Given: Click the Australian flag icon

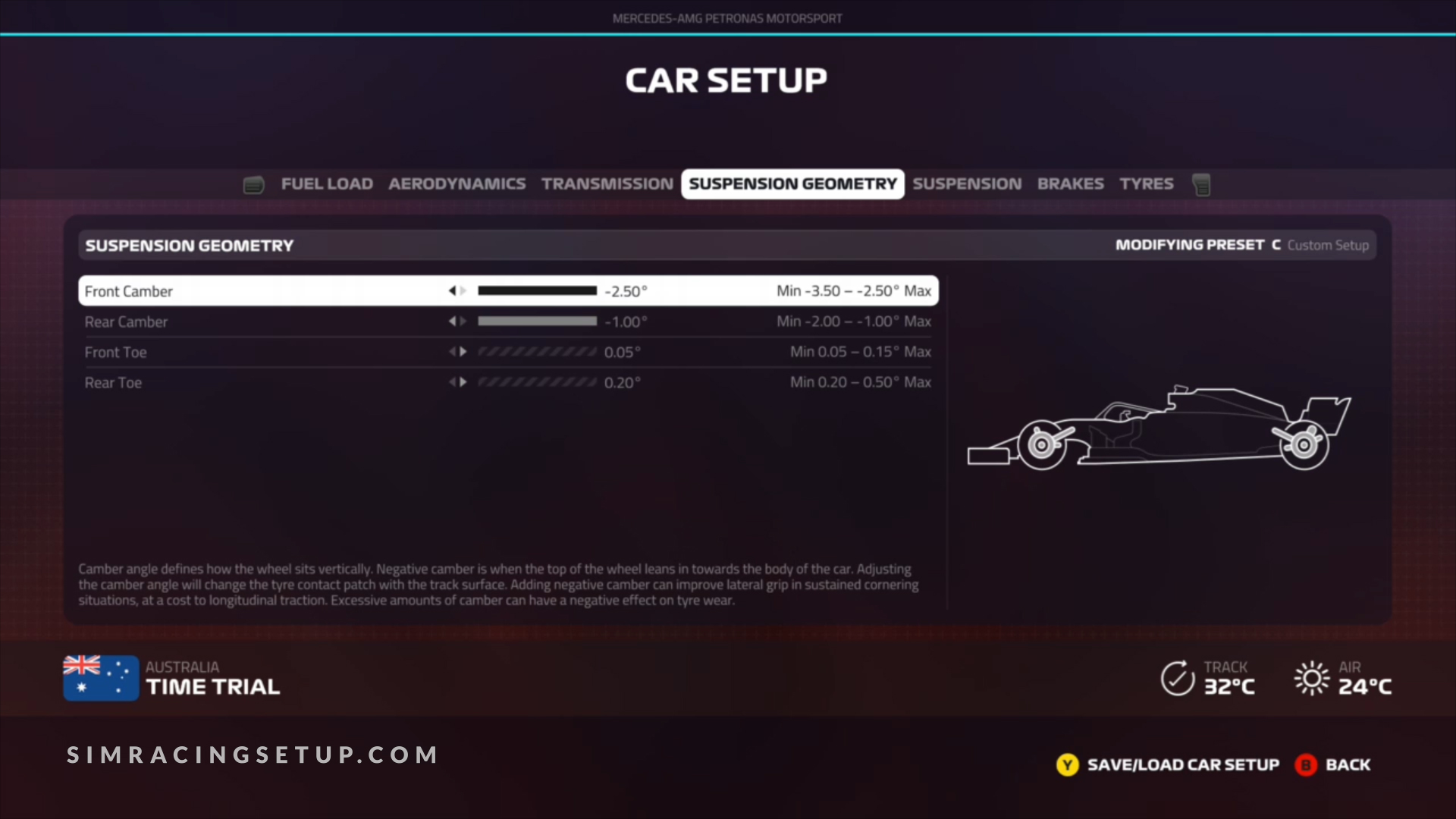Looking at the screenshot, I should coord(101,677).
